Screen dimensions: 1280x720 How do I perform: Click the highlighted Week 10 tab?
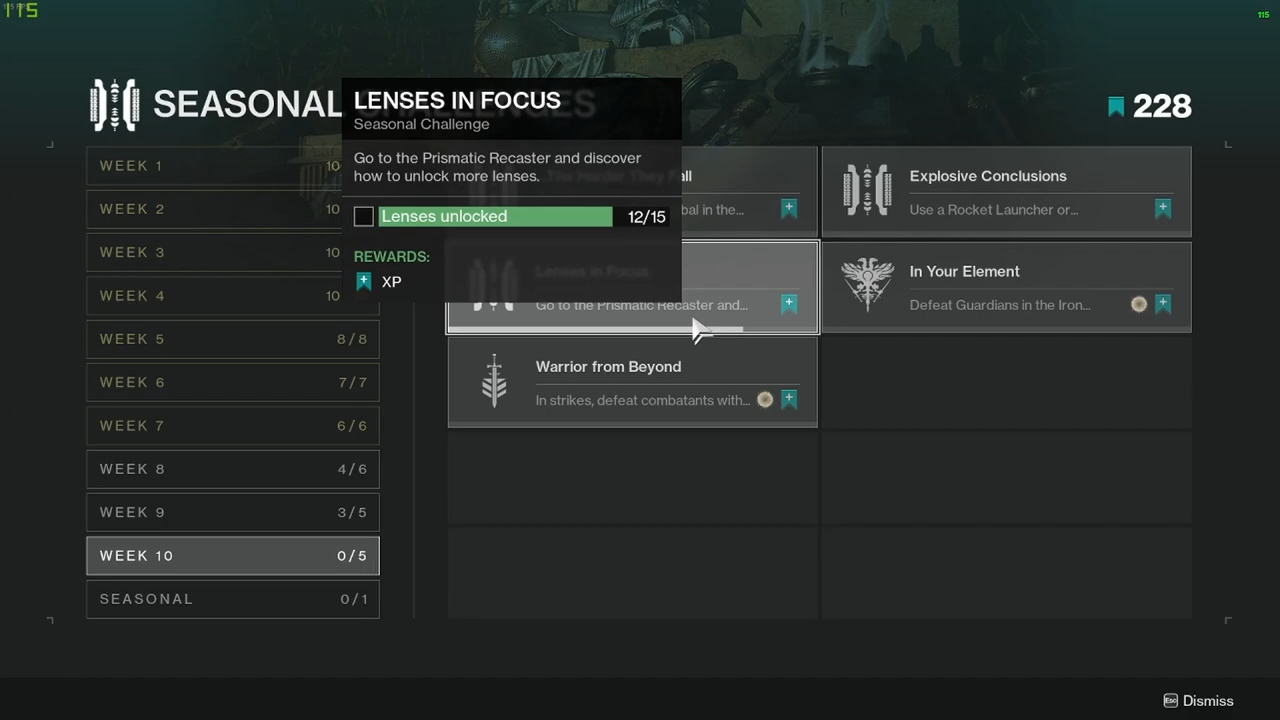[232, 556]
